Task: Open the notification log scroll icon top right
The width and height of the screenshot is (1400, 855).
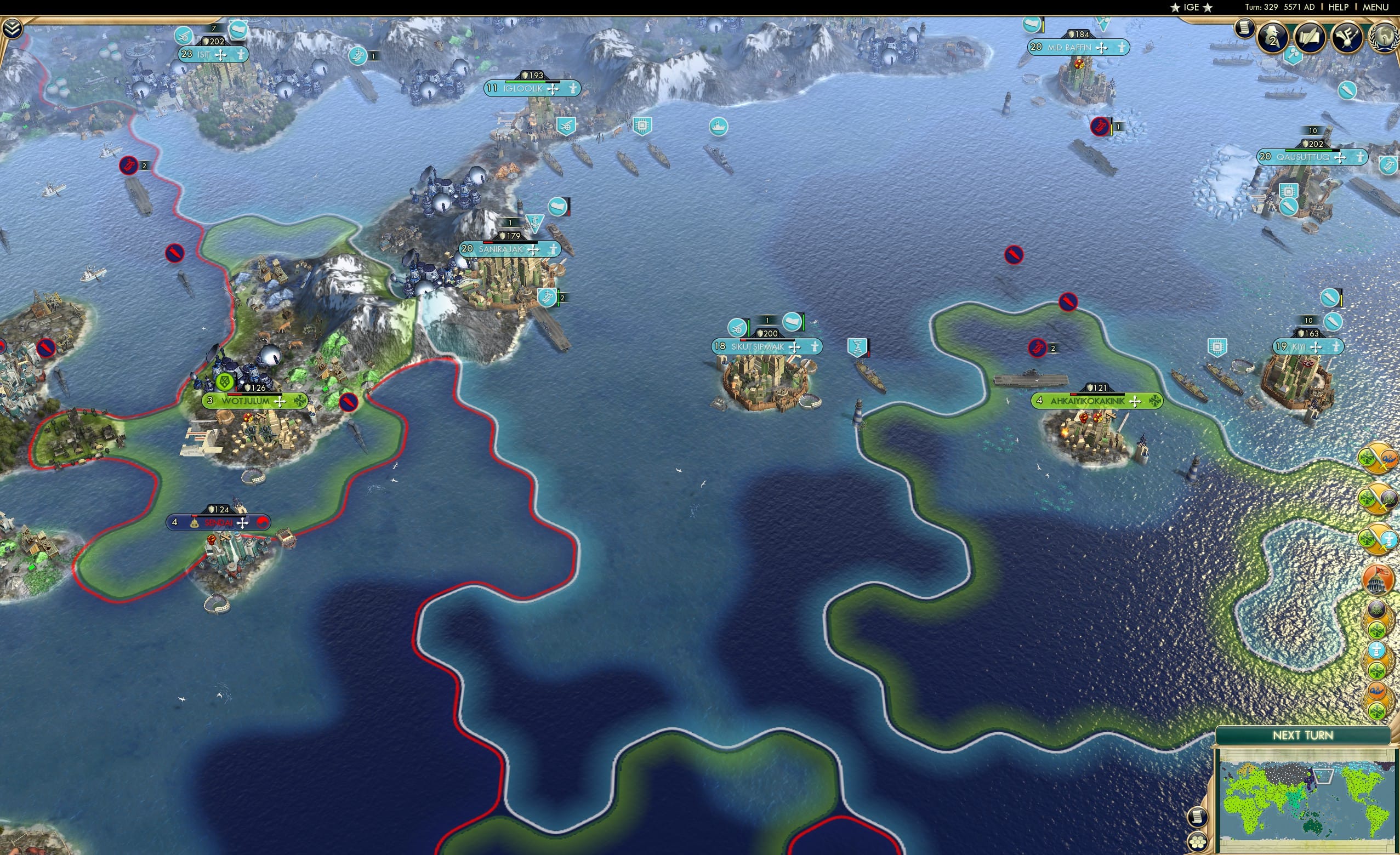Action: tap(1245, 29)
